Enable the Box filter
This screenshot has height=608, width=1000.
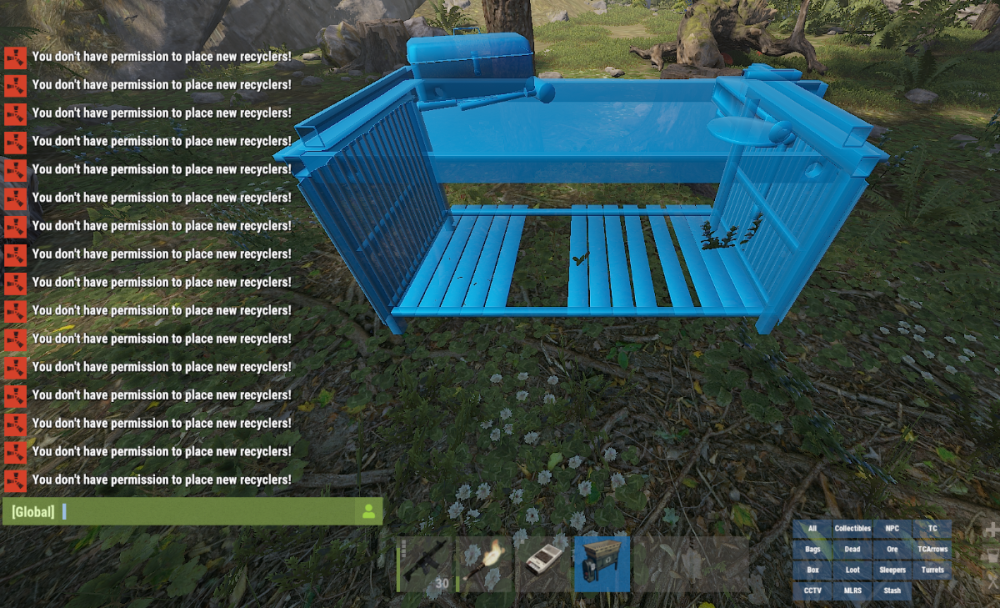tap(813, 570)
